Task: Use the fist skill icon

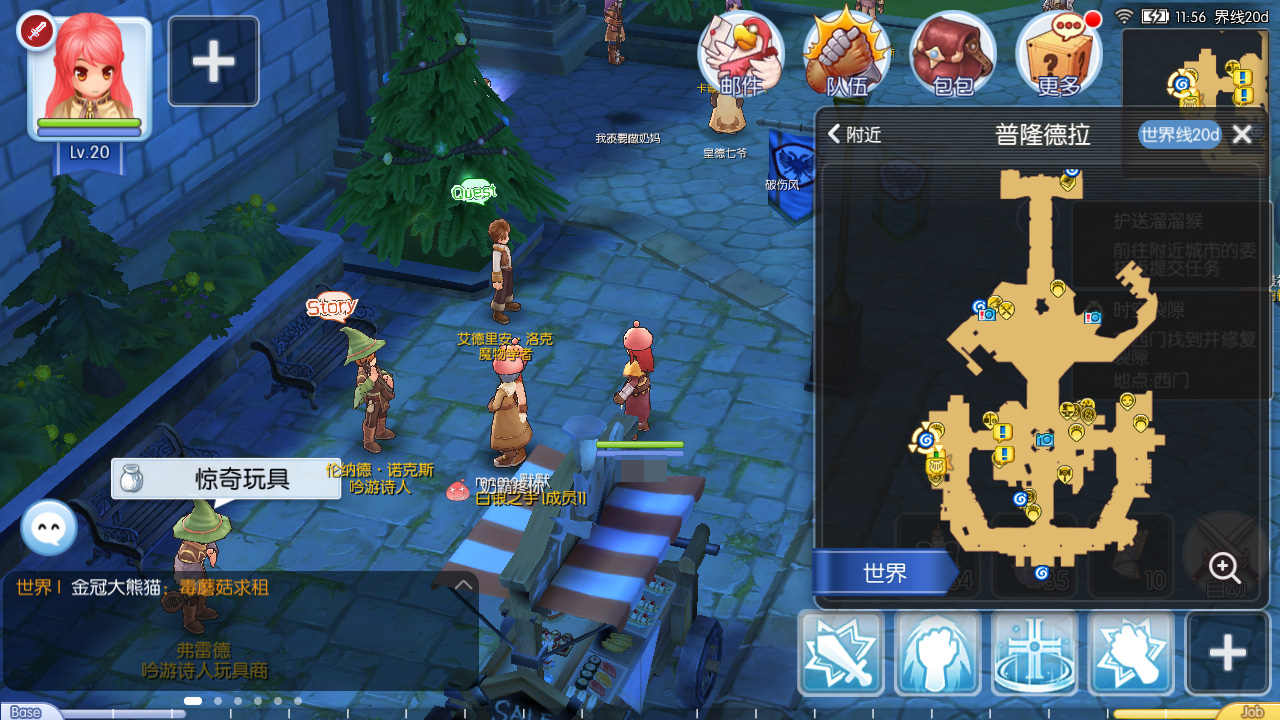Action: pos(938,653)
